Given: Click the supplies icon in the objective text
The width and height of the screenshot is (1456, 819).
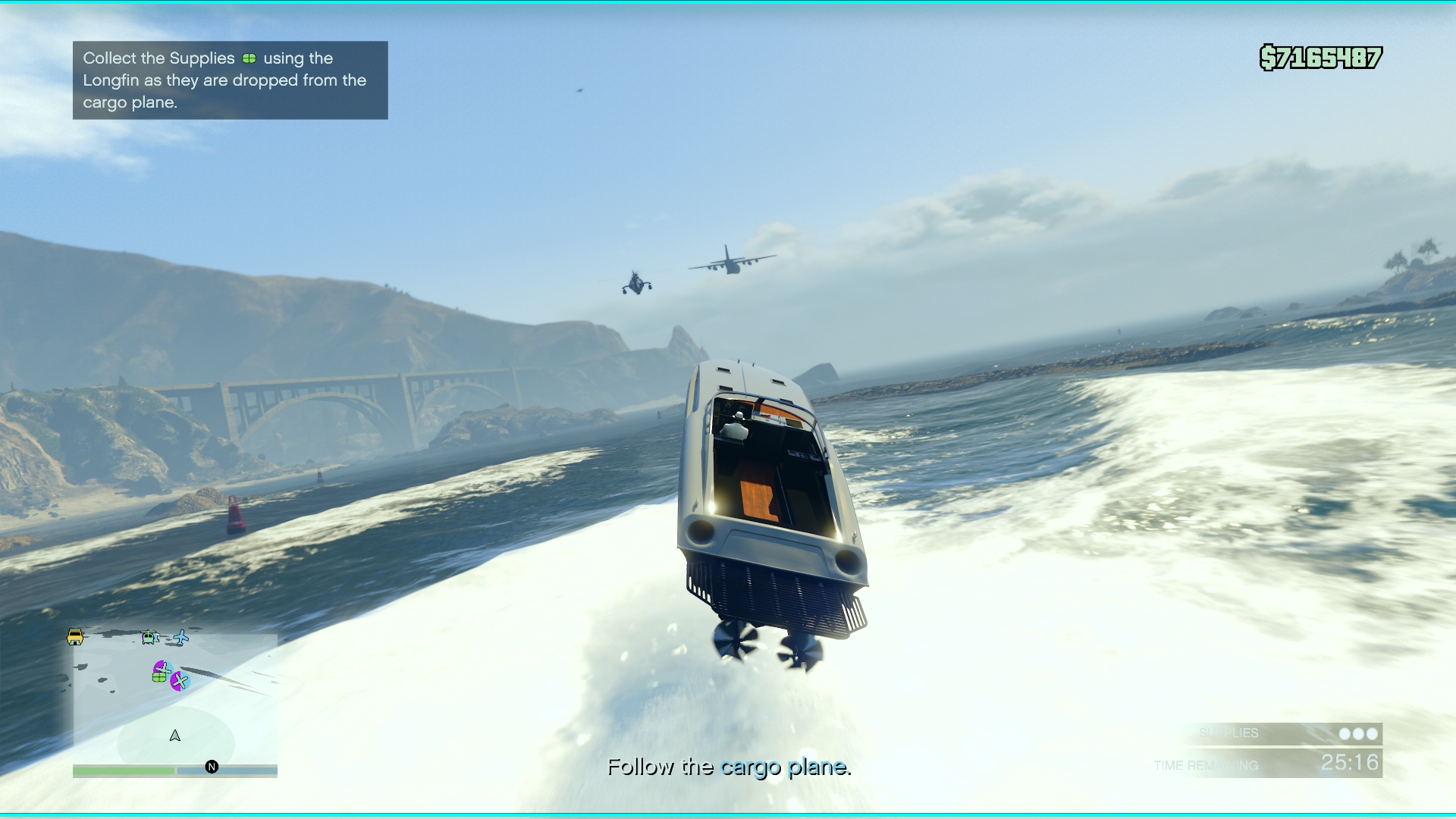Looking at the screenshot, I should (x=250, y=58).
